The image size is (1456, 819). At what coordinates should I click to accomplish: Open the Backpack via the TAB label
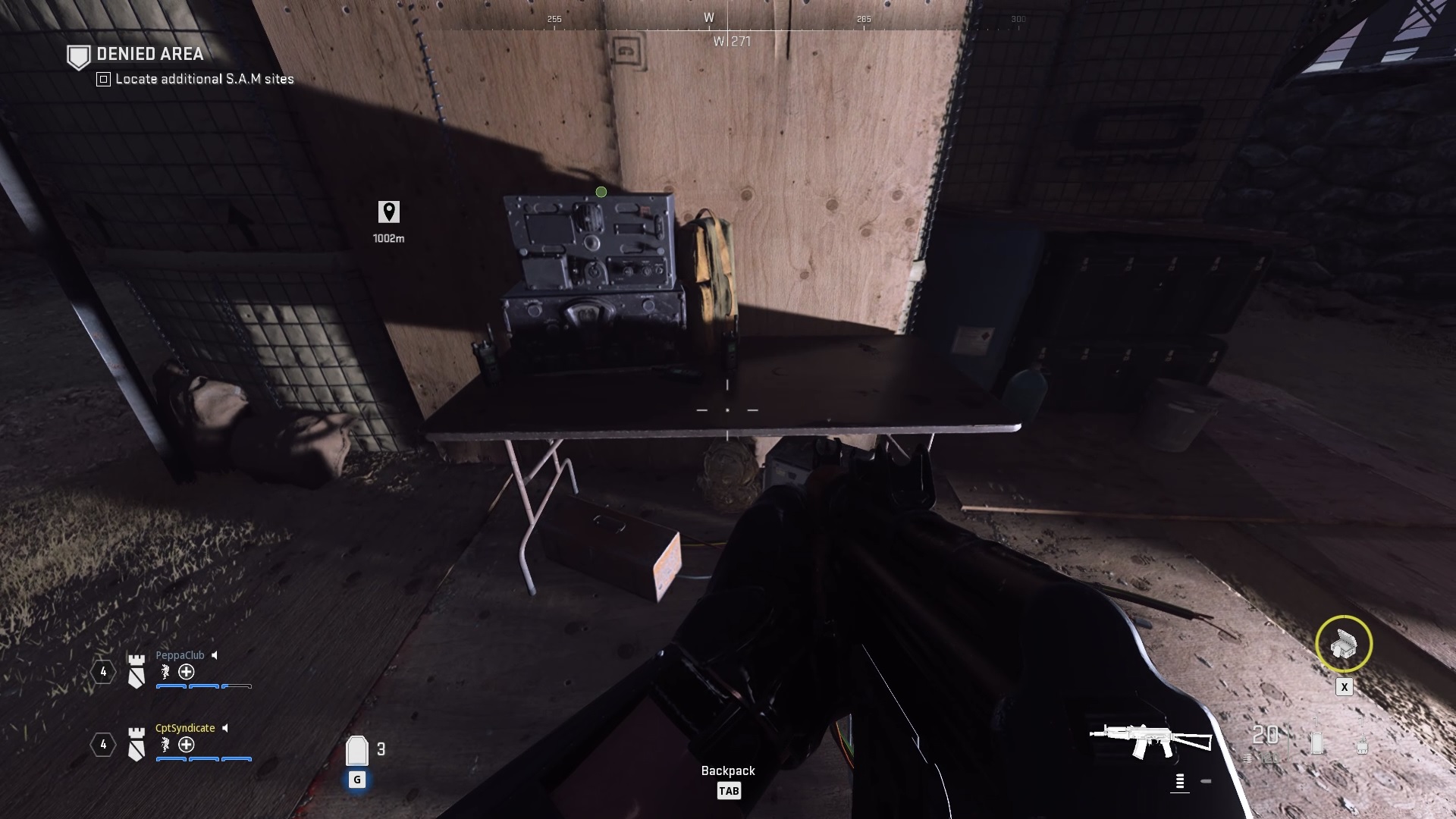click(729, 791)
